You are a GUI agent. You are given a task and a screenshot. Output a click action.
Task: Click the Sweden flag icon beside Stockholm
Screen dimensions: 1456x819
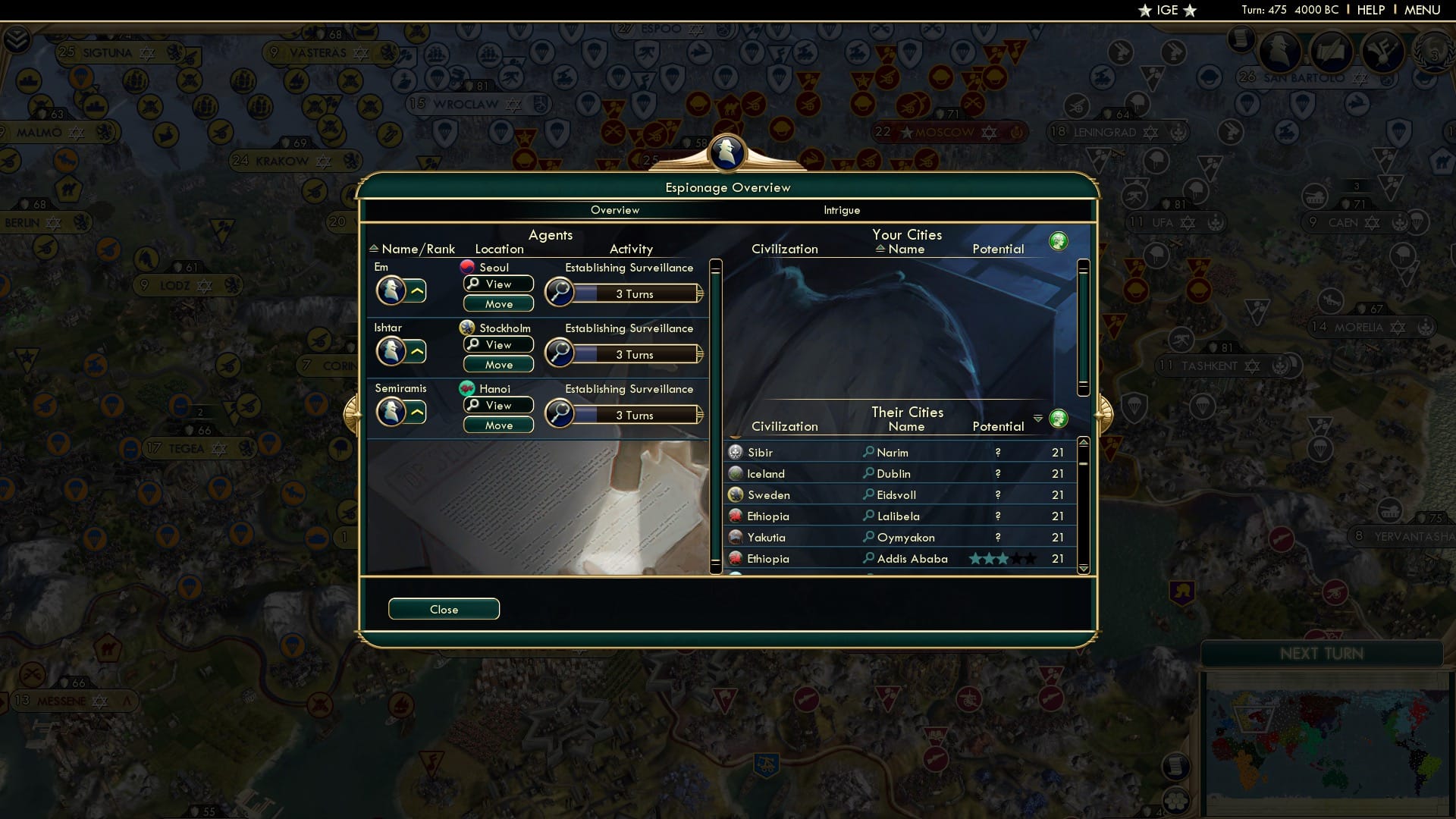468,328
